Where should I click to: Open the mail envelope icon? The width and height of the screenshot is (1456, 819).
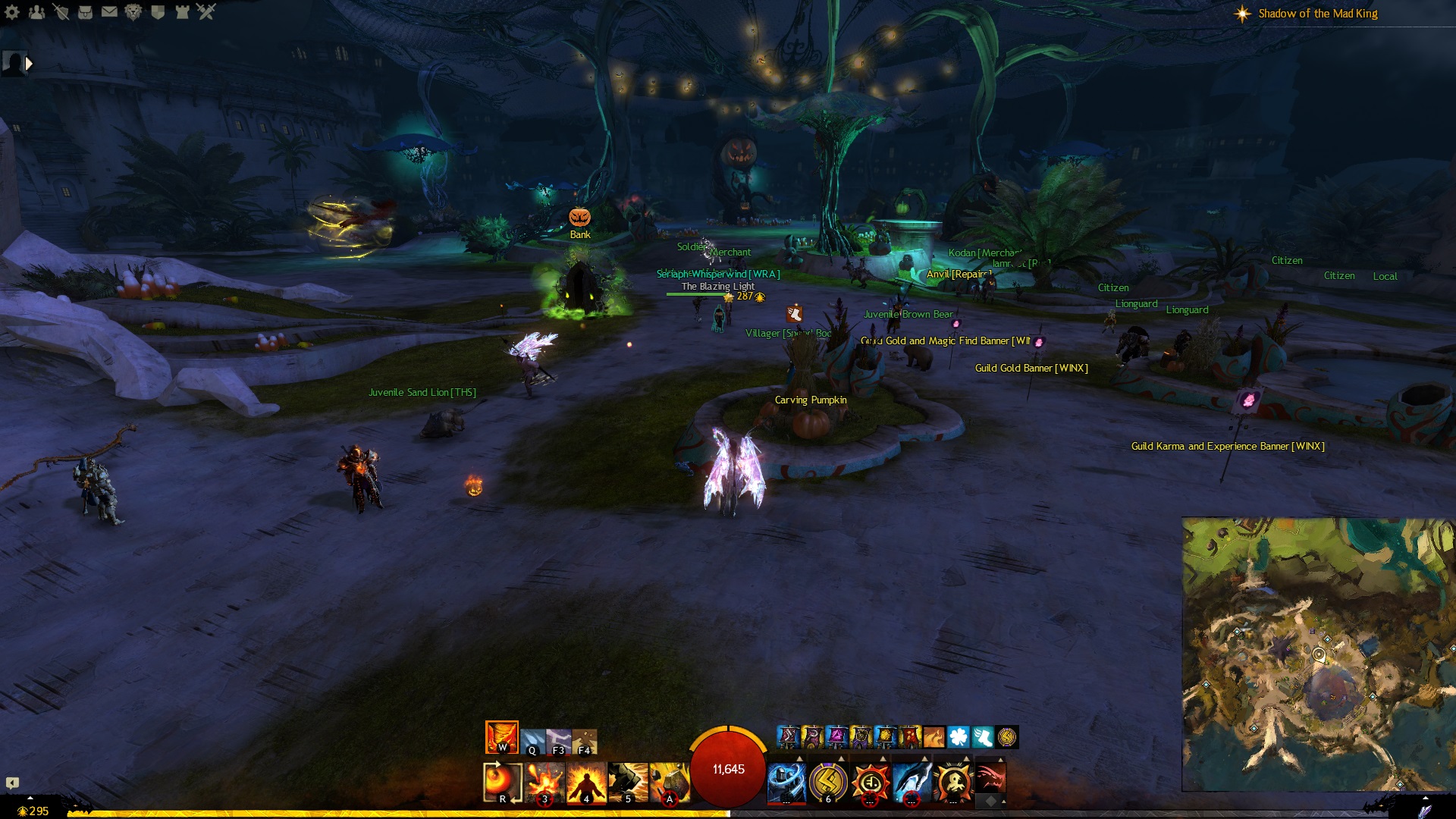click(x=109, y=11)
